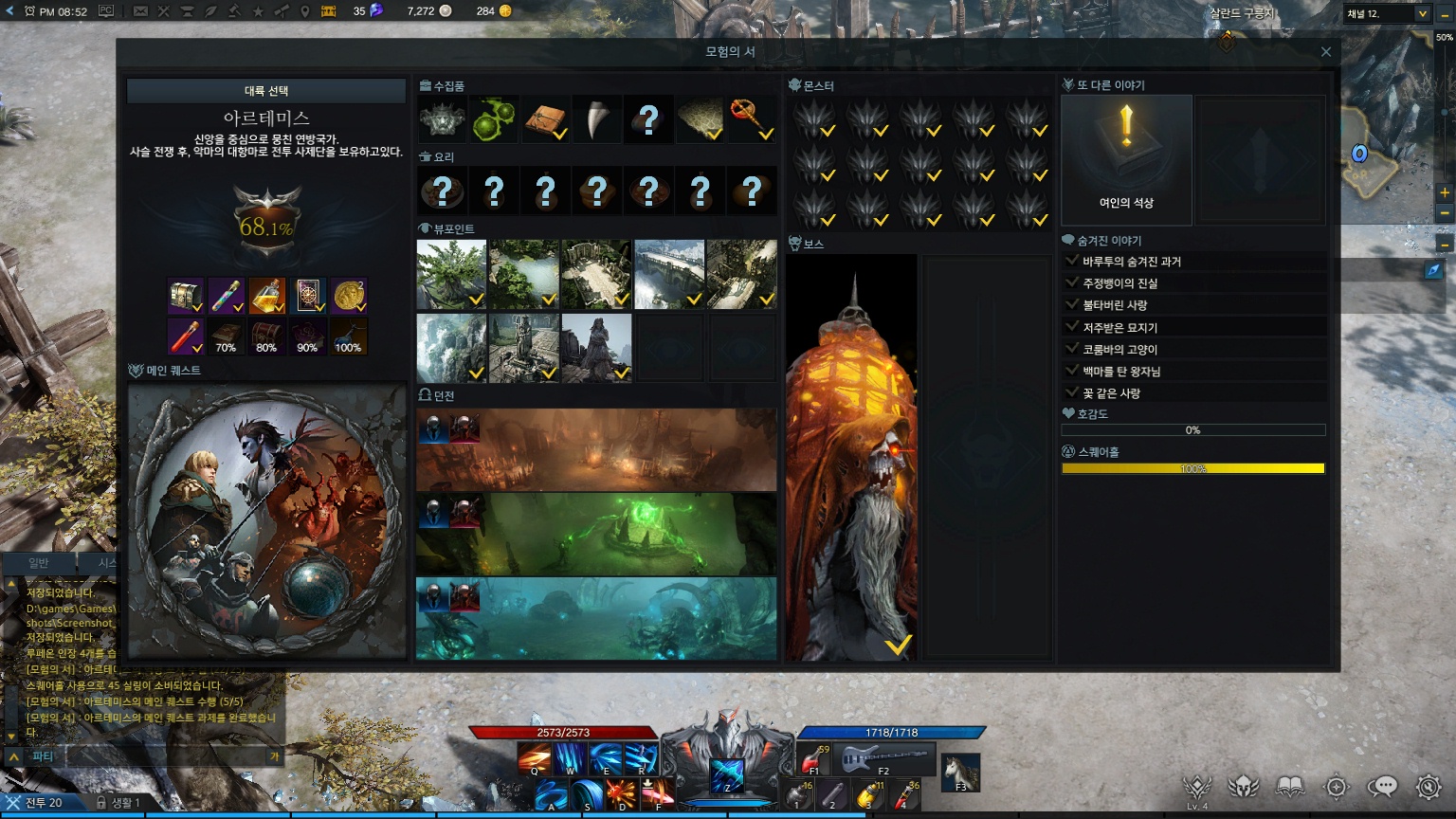Image resolution: width=1456 pixels, height=819 pixels.
Task: Click the 100% completion reward icon
Action: coord(348,337)
